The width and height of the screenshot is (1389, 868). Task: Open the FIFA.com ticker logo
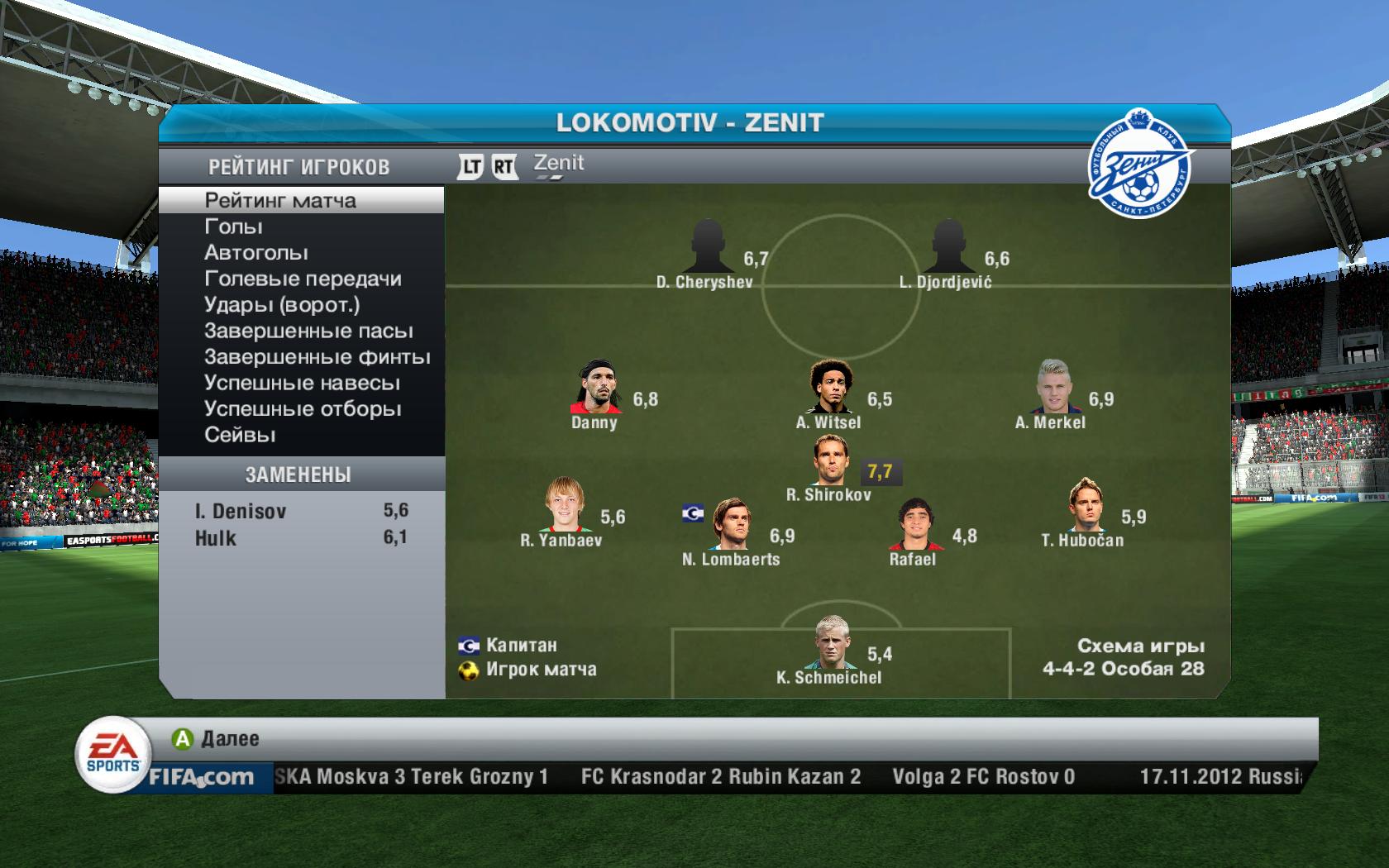(x=201, y=777)
